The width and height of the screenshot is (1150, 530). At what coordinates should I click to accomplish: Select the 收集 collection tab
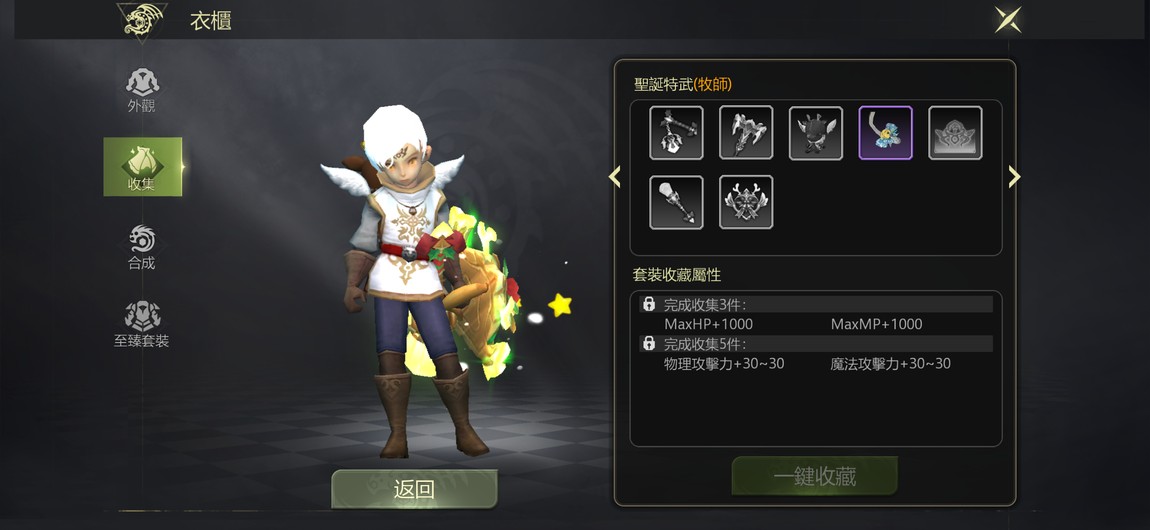(142, 167)
